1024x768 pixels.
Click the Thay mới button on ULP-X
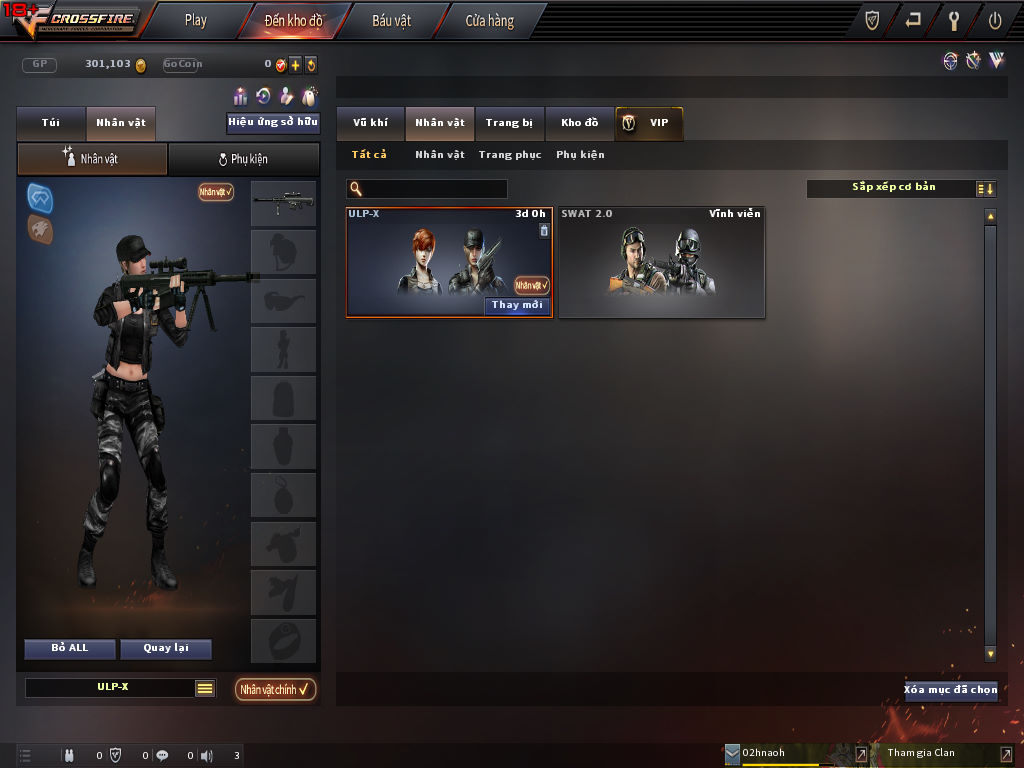click(517, 305)
